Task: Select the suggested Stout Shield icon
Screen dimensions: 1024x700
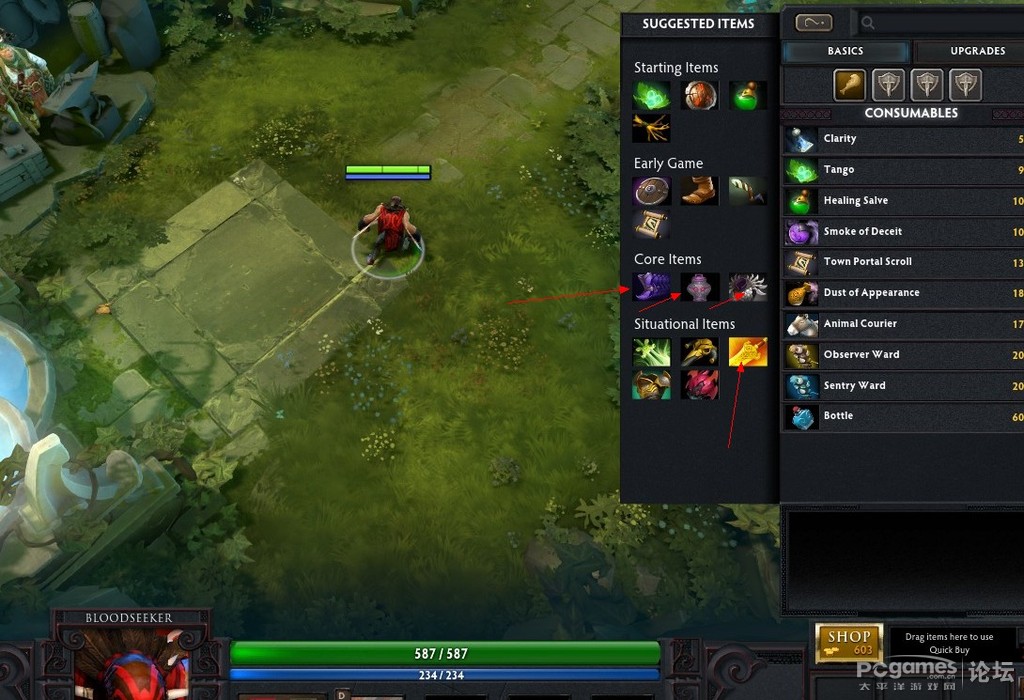Action: click(652, 191)
